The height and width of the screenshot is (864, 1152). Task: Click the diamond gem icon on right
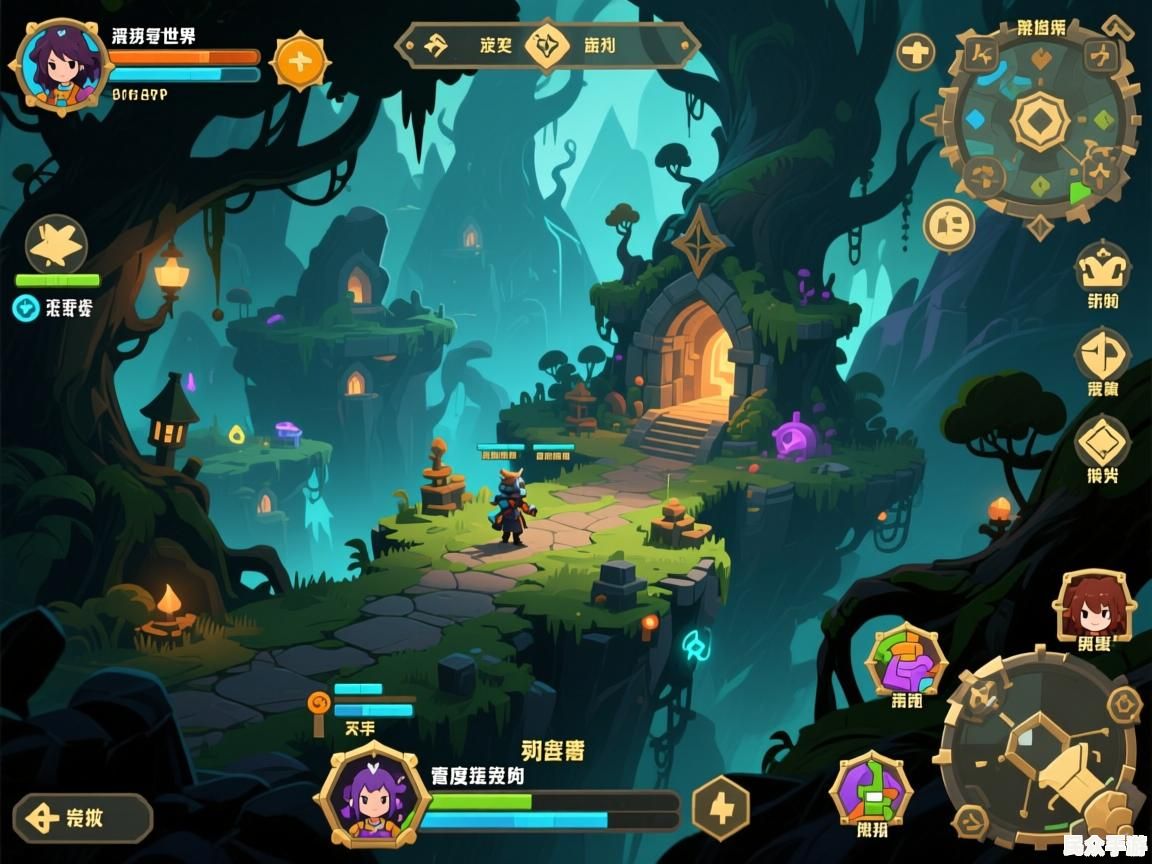point(1102,441)
